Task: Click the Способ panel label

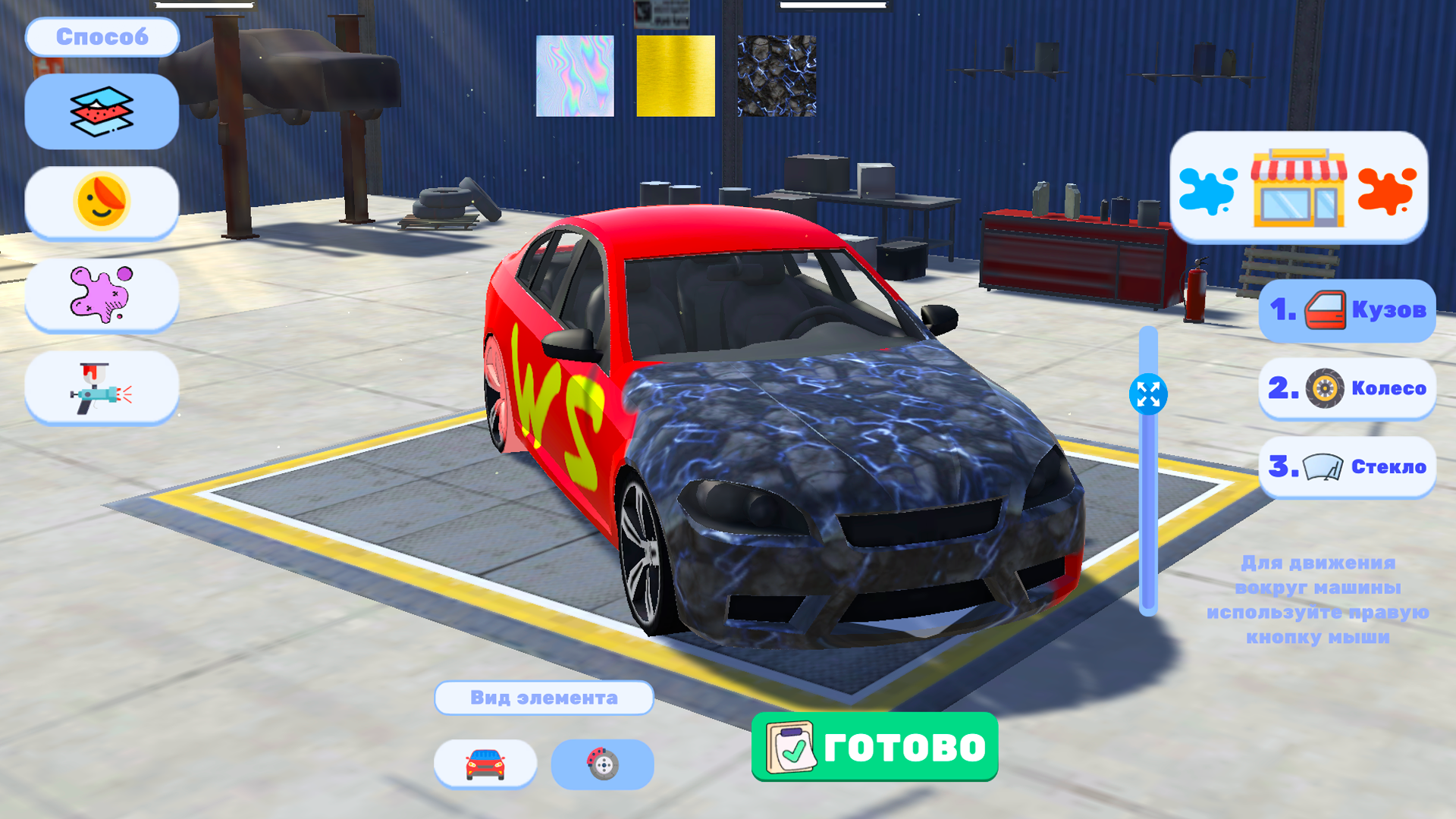Action: pos(102,35)
